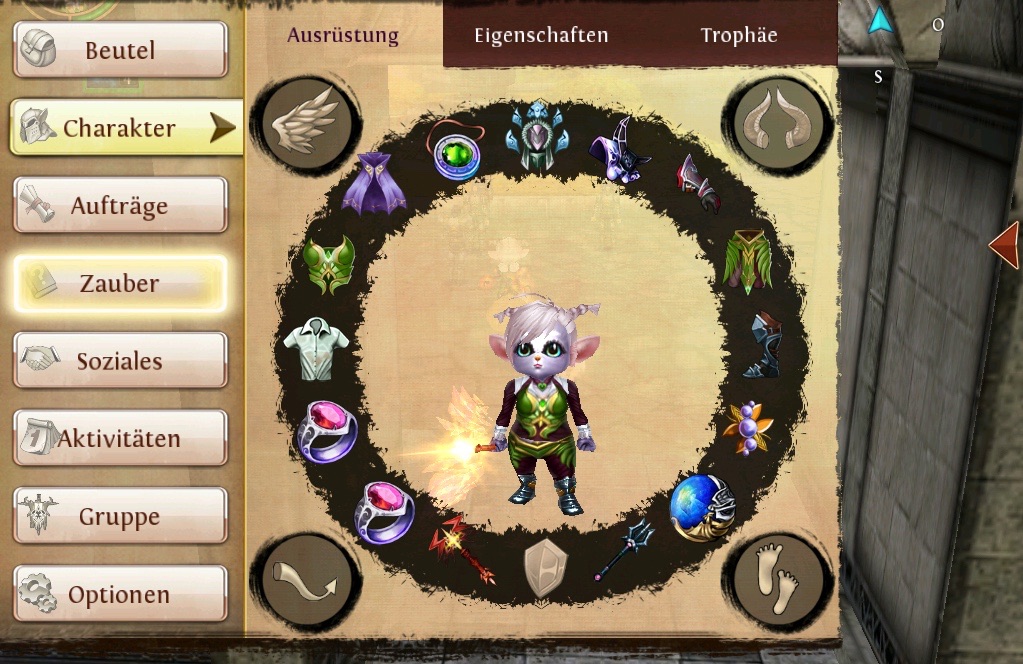The width and height of the screenshot is (1023, 664).
Task: Open the Aufträge quest menu
Action: [x=120, y=206]
